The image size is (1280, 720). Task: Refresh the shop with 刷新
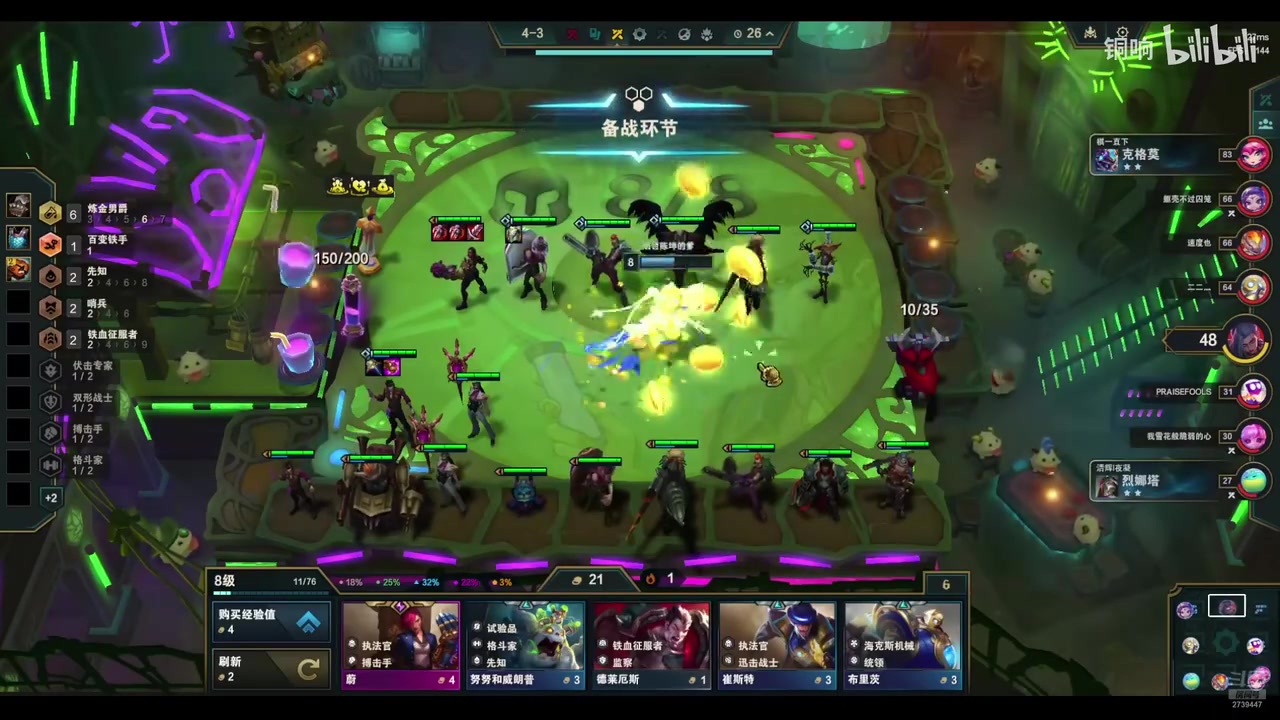(270, 668)
